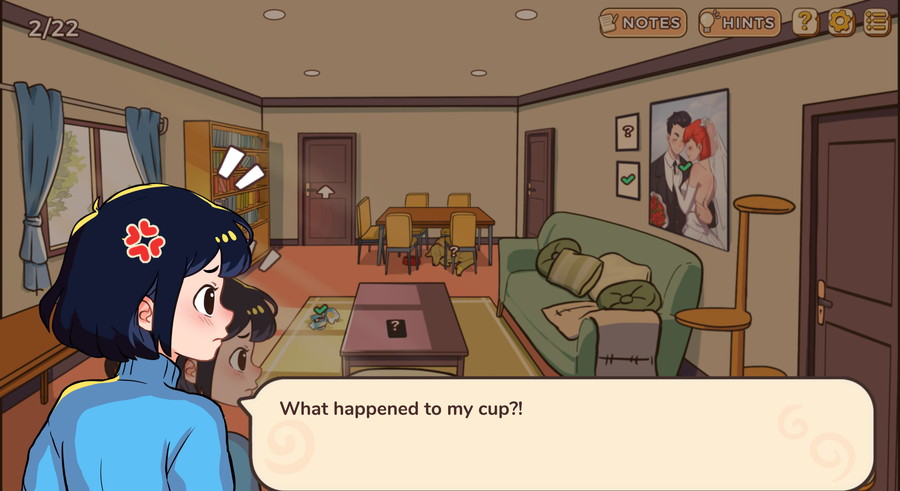Open the Notes panel
Viewport: 900px width, 491px height.
[642, 22]
